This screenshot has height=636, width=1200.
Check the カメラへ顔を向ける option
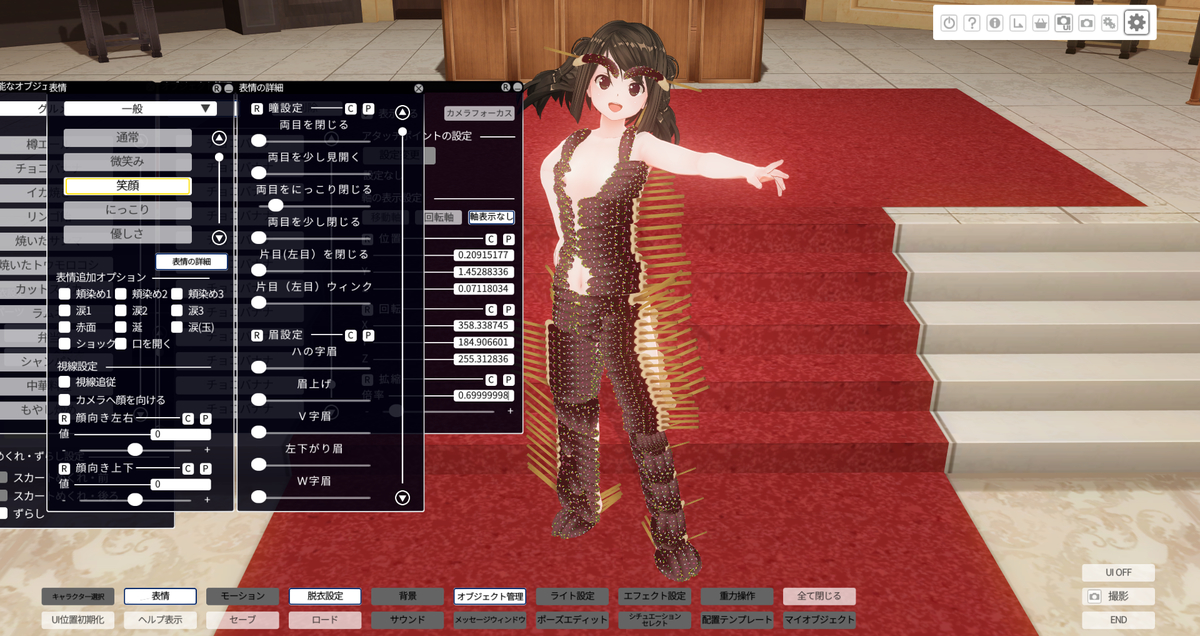click(x=65, y=400)
